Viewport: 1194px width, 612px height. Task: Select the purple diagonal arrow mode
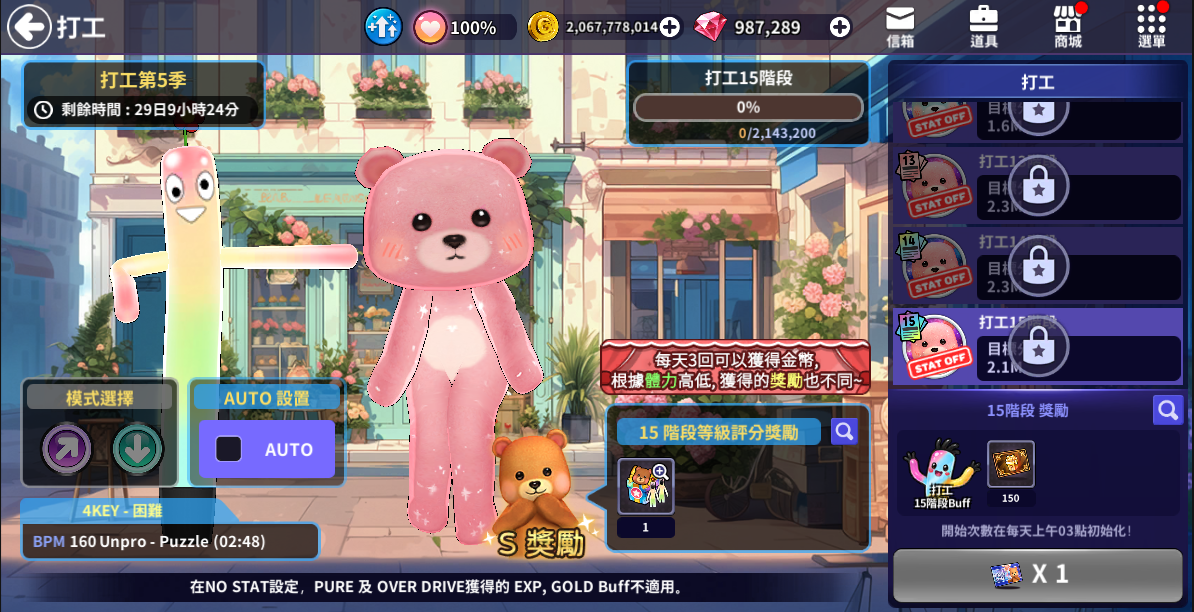67,449
